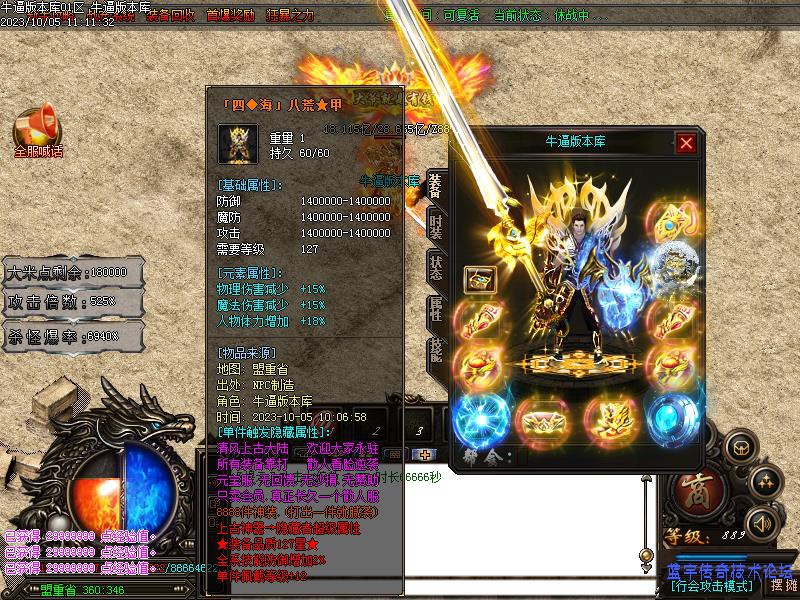800x600 pixels.
Task: Select the 属性 attributes tab
Action: (x=436, y=309)
